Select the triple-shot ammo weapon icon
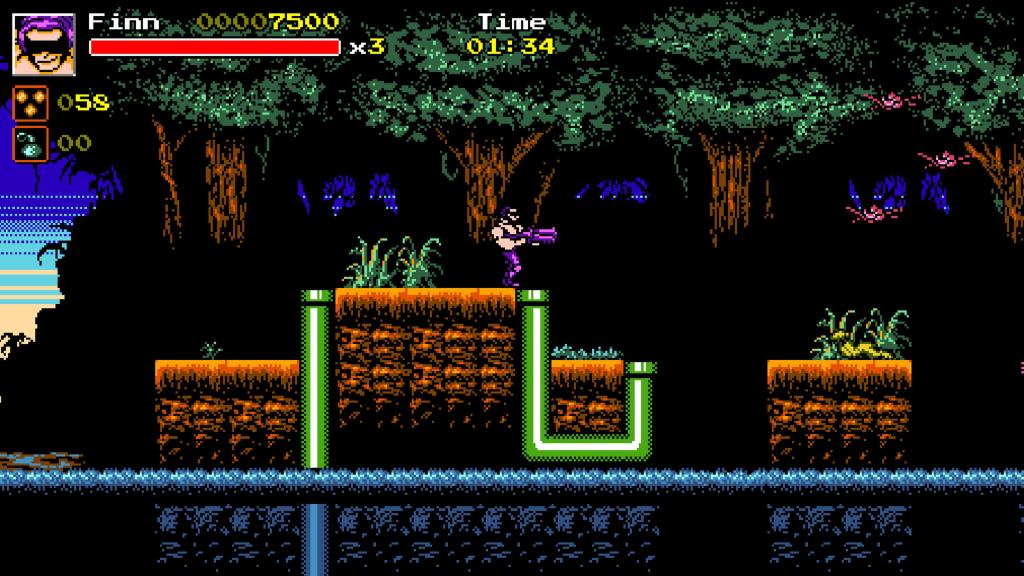Viewport: 1024px width, 576px height. 29,103
